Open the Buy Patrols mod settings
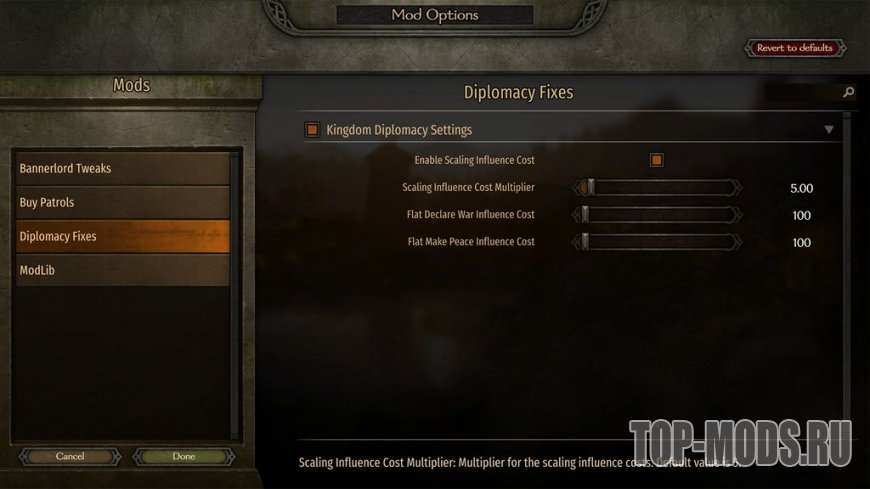 point(122,202)
